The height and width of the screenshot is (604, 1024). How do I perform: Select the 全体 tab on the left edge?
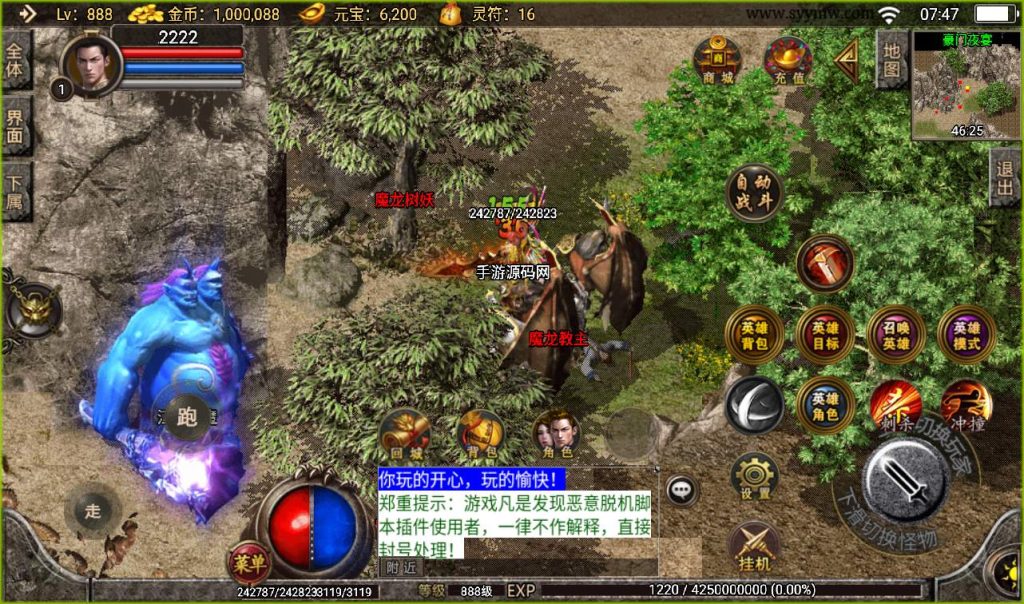15,60
